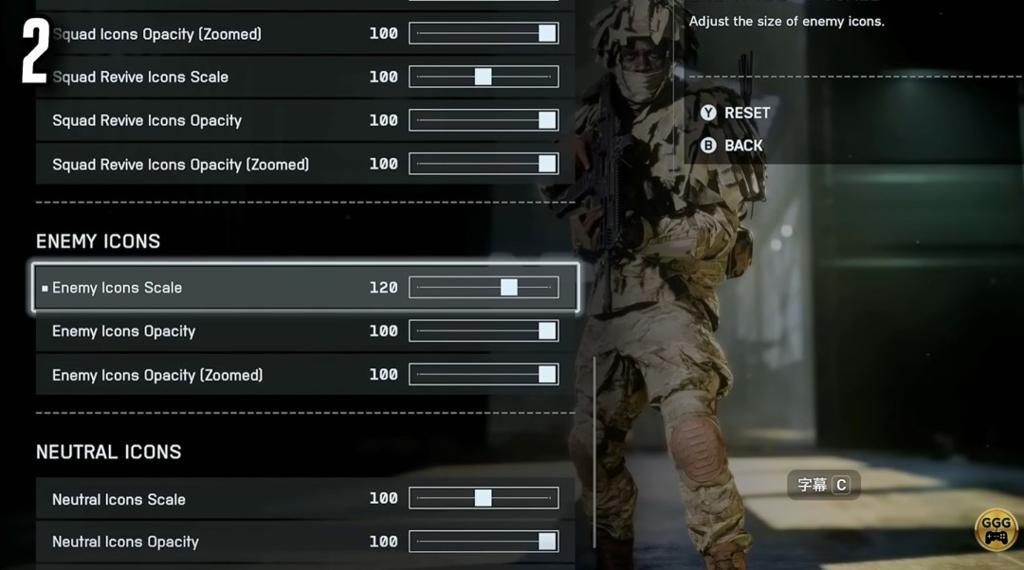Click the Enemy Icons Opacity (Zoomed) slider
The width and height of the screenshot is (1024, 570).
pos(484,375)
